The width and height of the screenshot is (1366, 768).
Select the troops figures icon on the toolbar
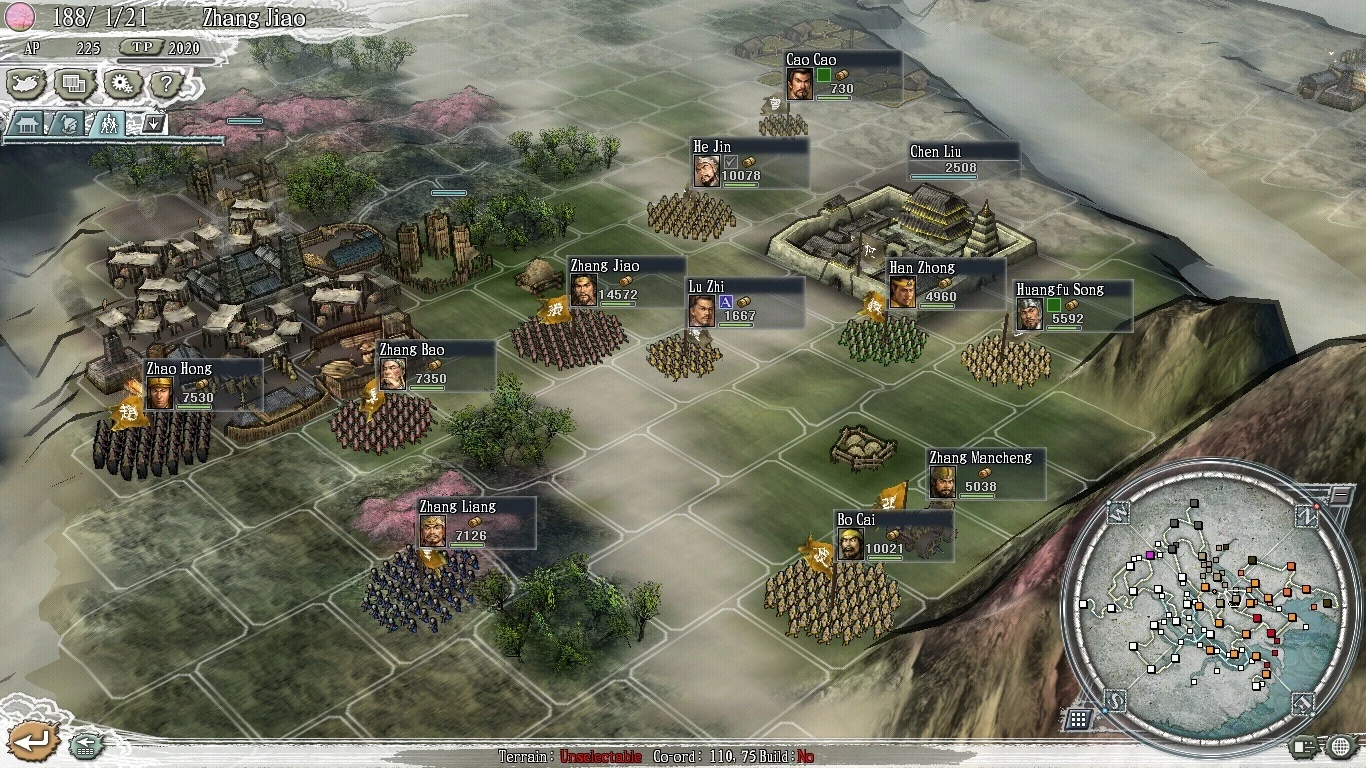[110, 124]
